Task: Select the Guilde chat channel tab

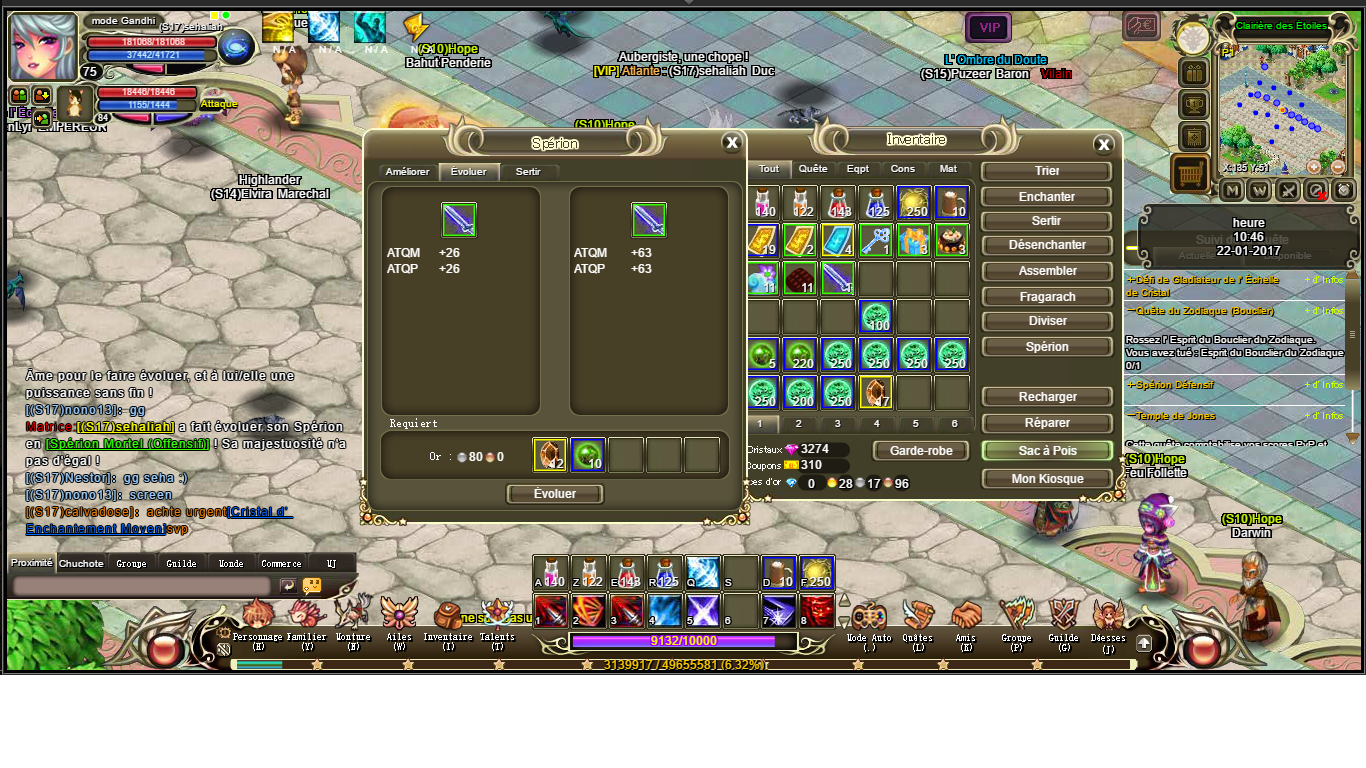Action: point(181,563)
